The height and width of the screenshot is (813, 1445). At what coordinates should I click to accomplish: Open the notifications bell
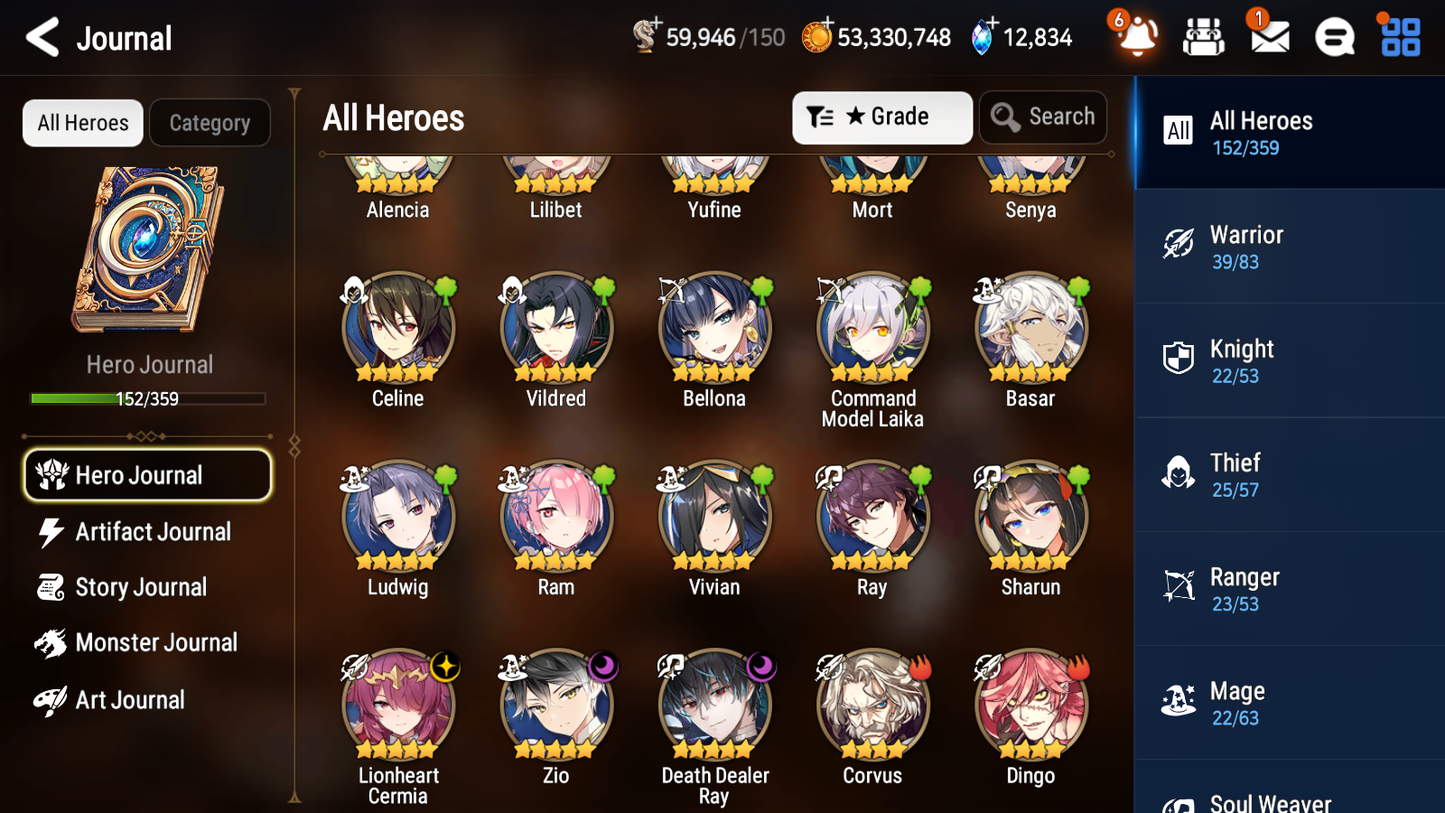(x=1135, y=37)
